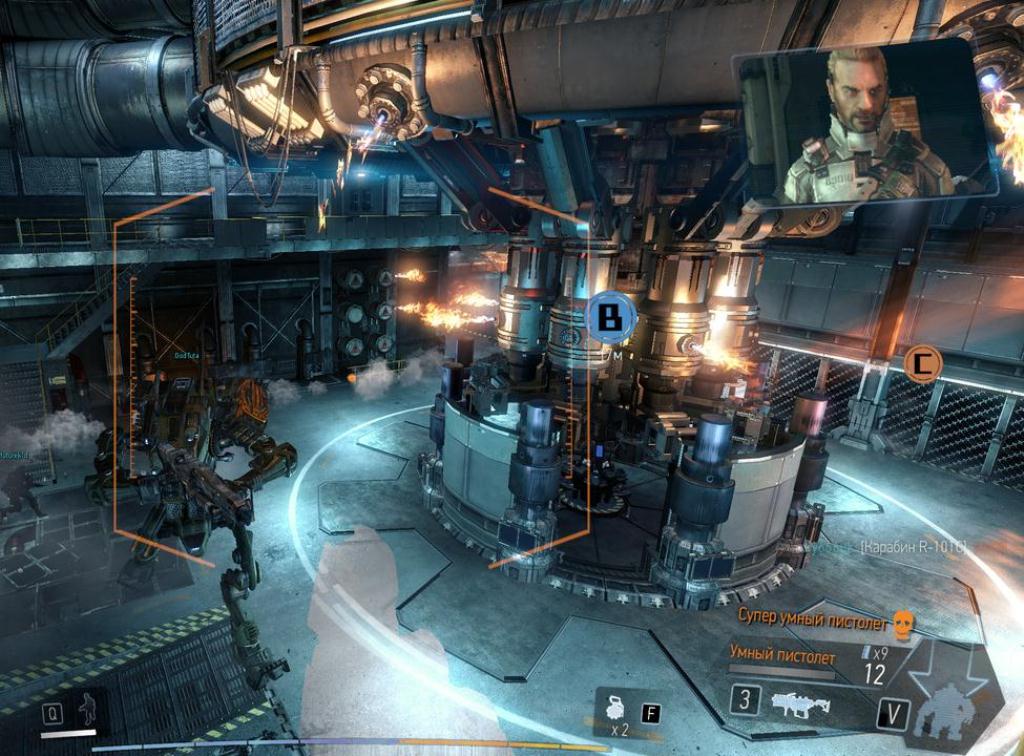Select hardpoint B objective marker
This screenshot has width=1024, height=756.
609,318
